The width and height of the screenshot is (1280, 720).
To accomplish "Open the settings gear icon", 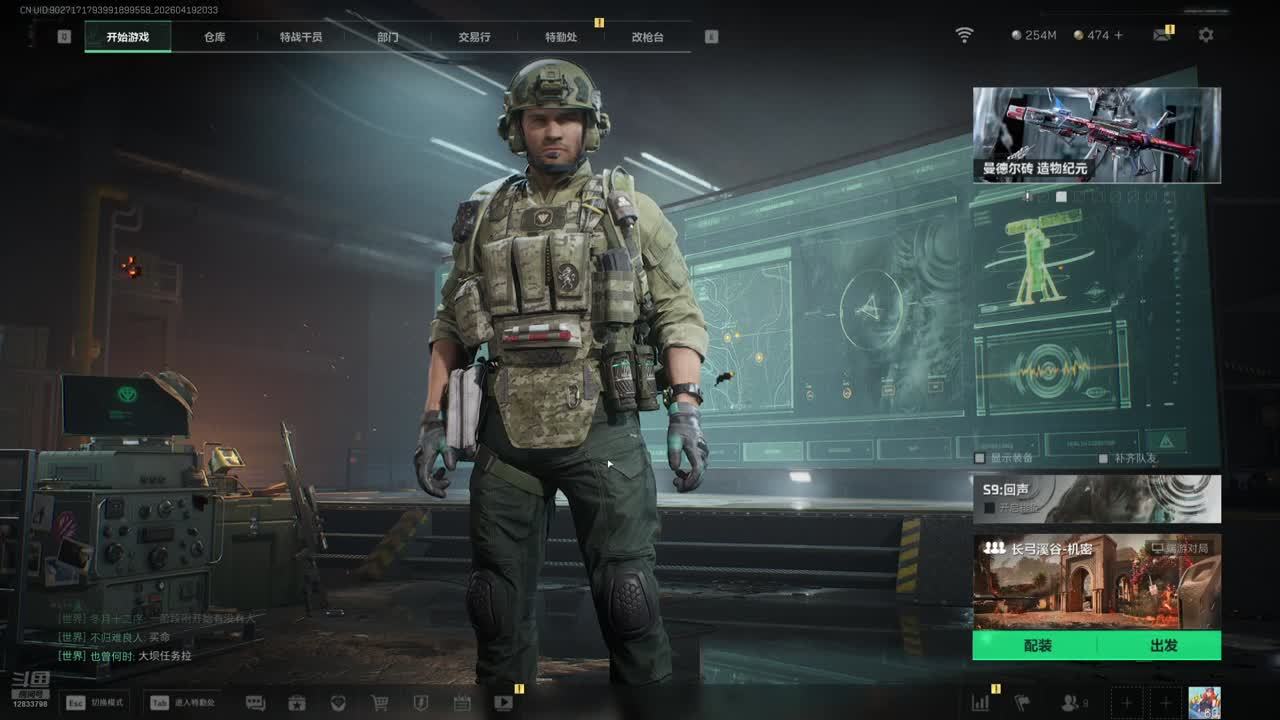I will click(x=1206, y=35).
